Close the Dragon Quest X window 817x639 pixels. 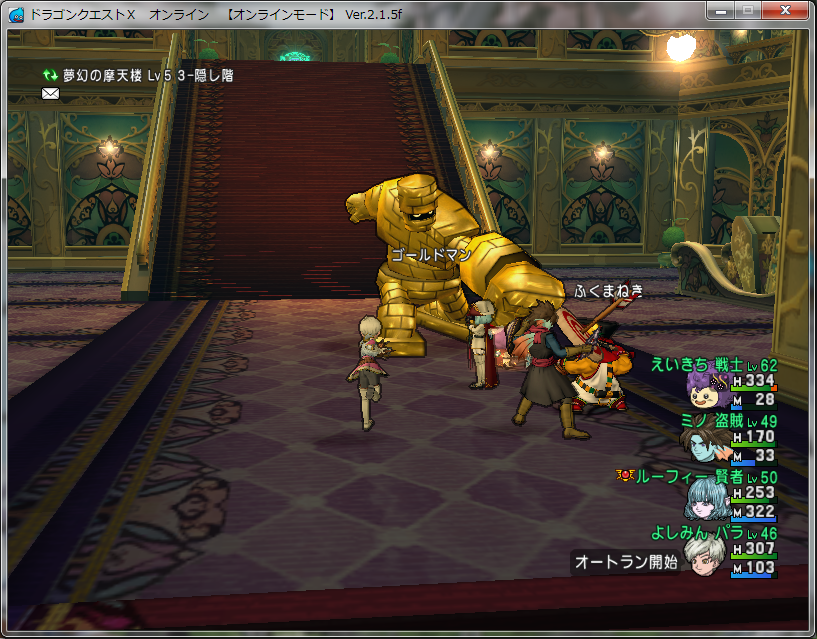pyautogui.click(x=785, y=10)
